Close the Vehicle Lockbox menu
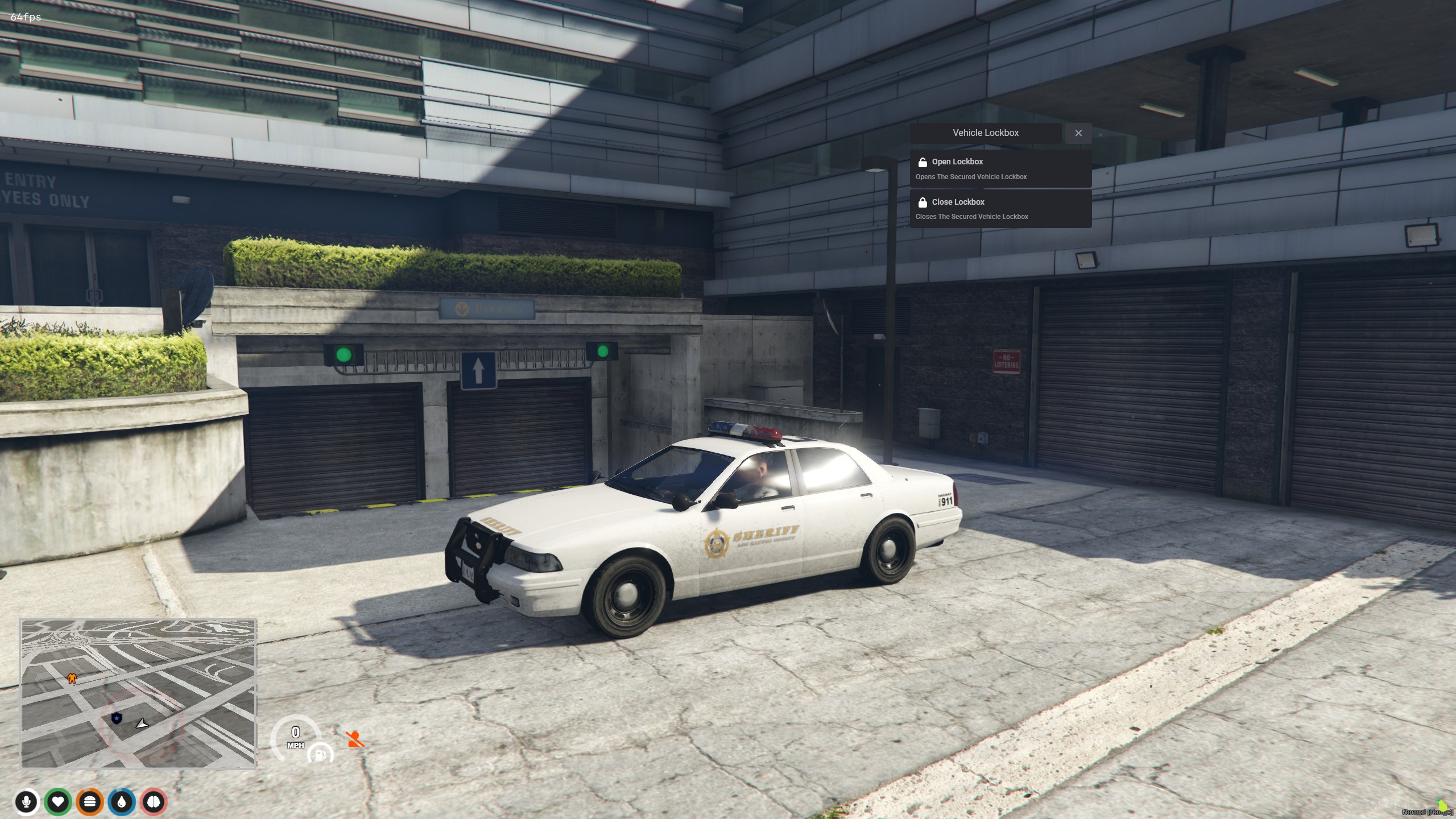The width and height of the screenshot is (1456, 819). [x=1078, y=133]
